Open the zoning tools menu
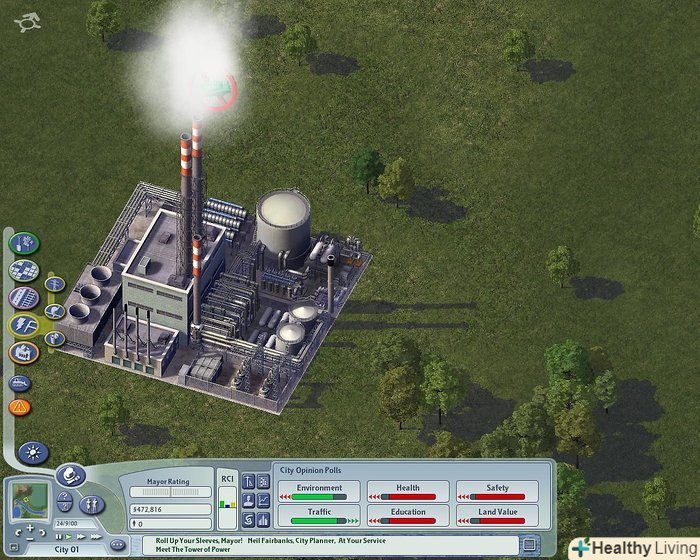700x560 pixels. click(x=24, y=270)
